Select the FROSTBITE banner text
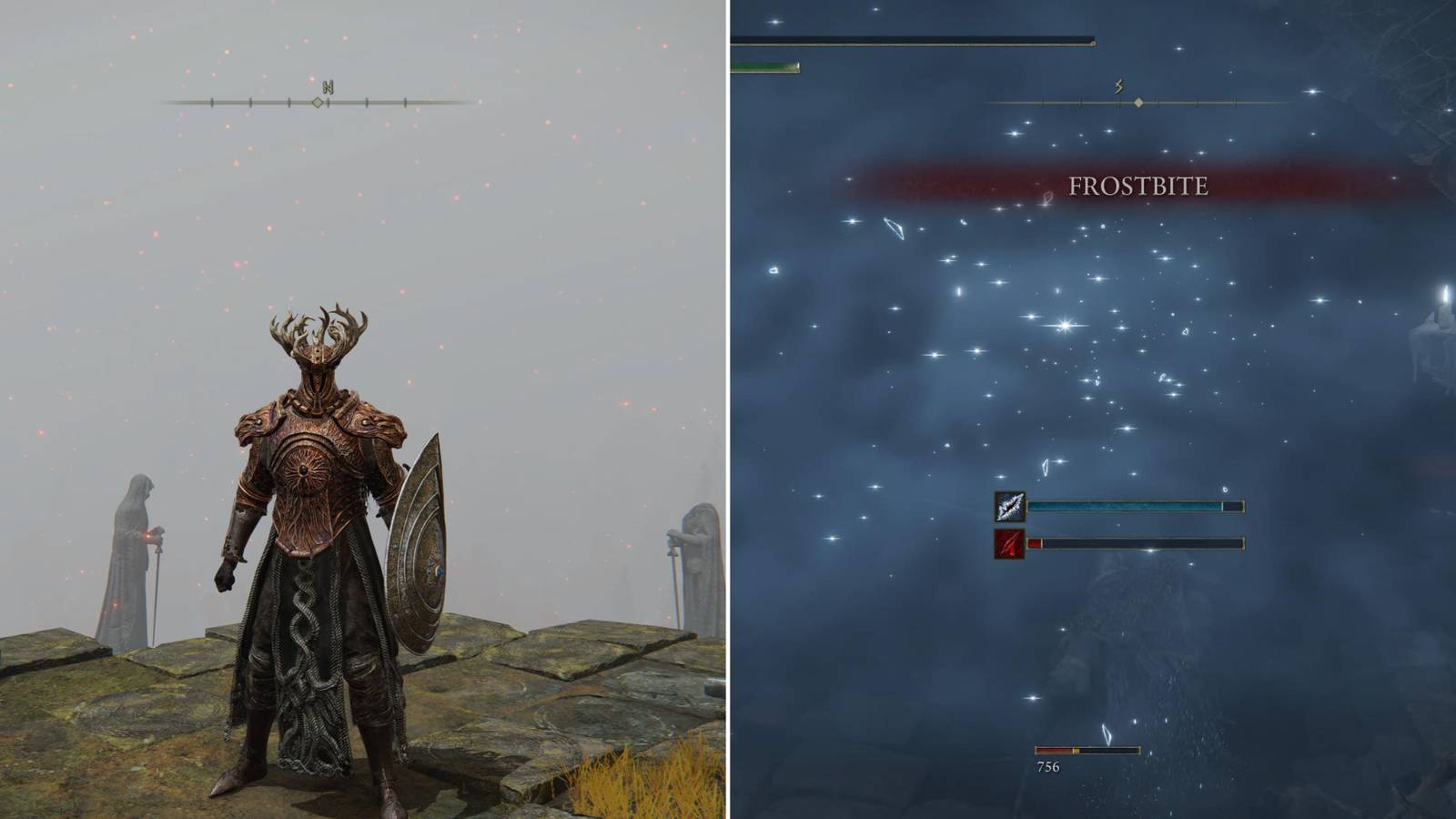1456x819 pixels. pos(1136,188)
